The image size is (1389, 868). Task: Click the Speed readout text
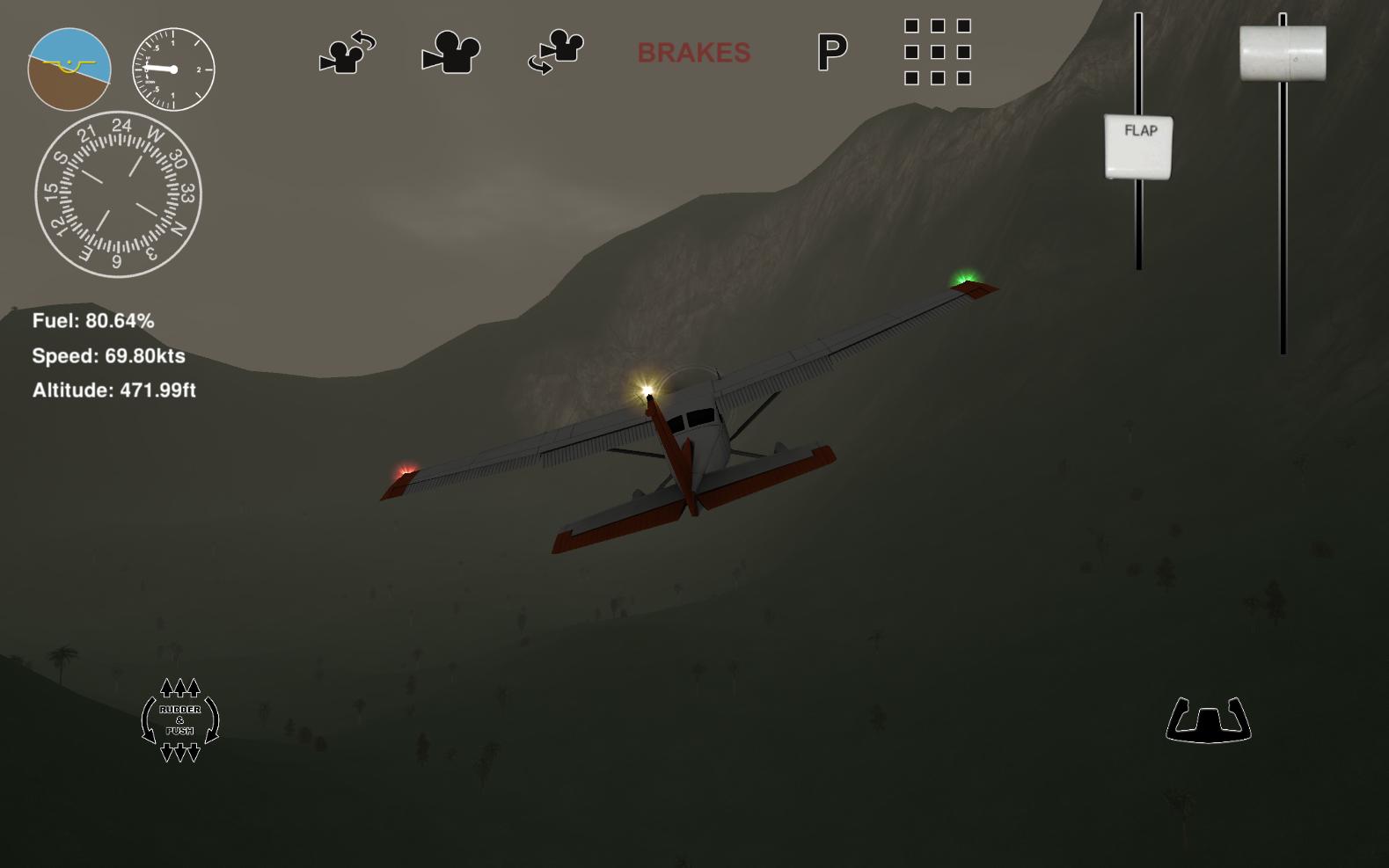click(x=107, y=357)
